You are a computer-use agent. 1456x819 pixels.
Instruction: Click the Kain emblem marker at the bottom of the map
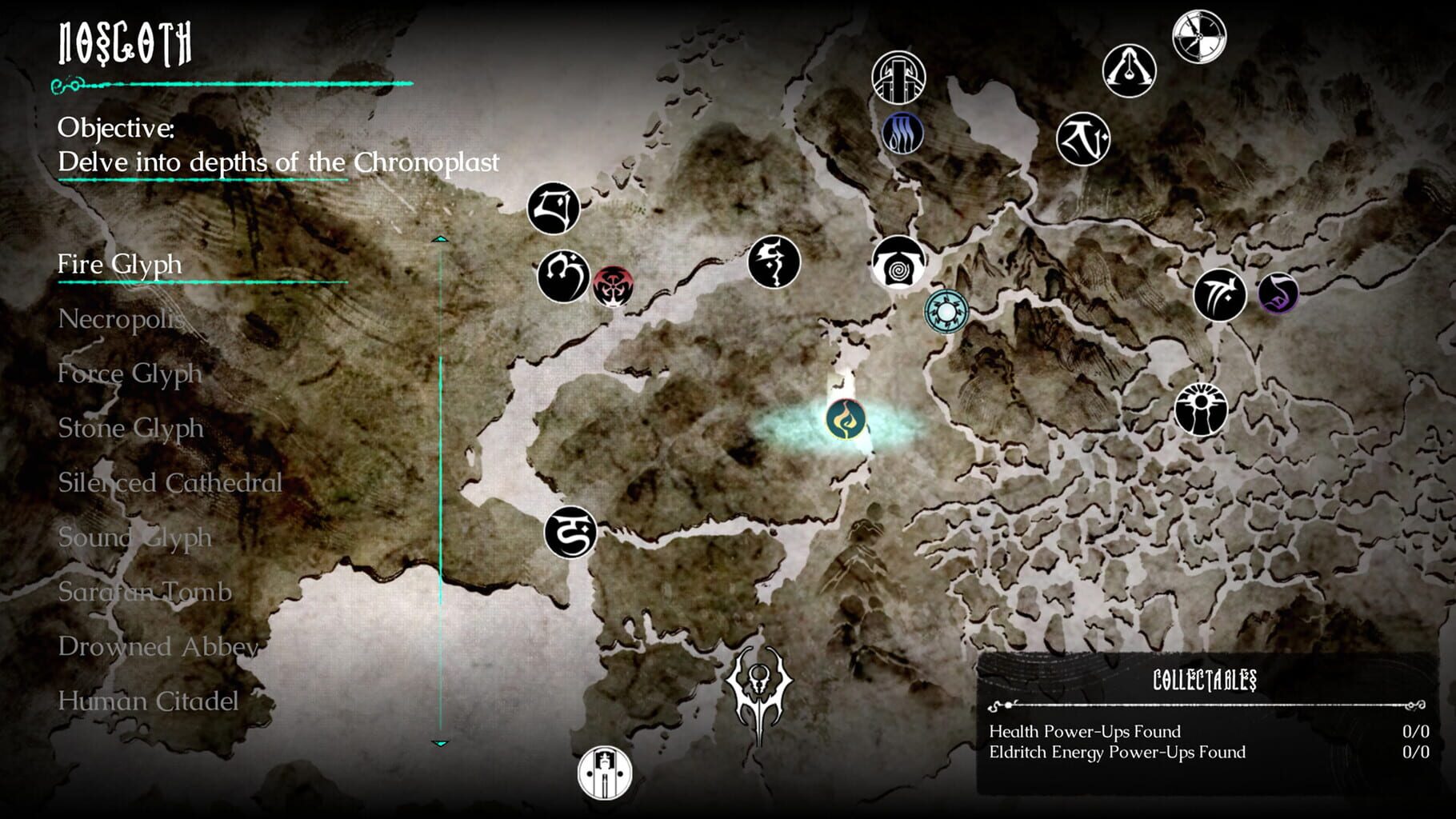point(758,693)
